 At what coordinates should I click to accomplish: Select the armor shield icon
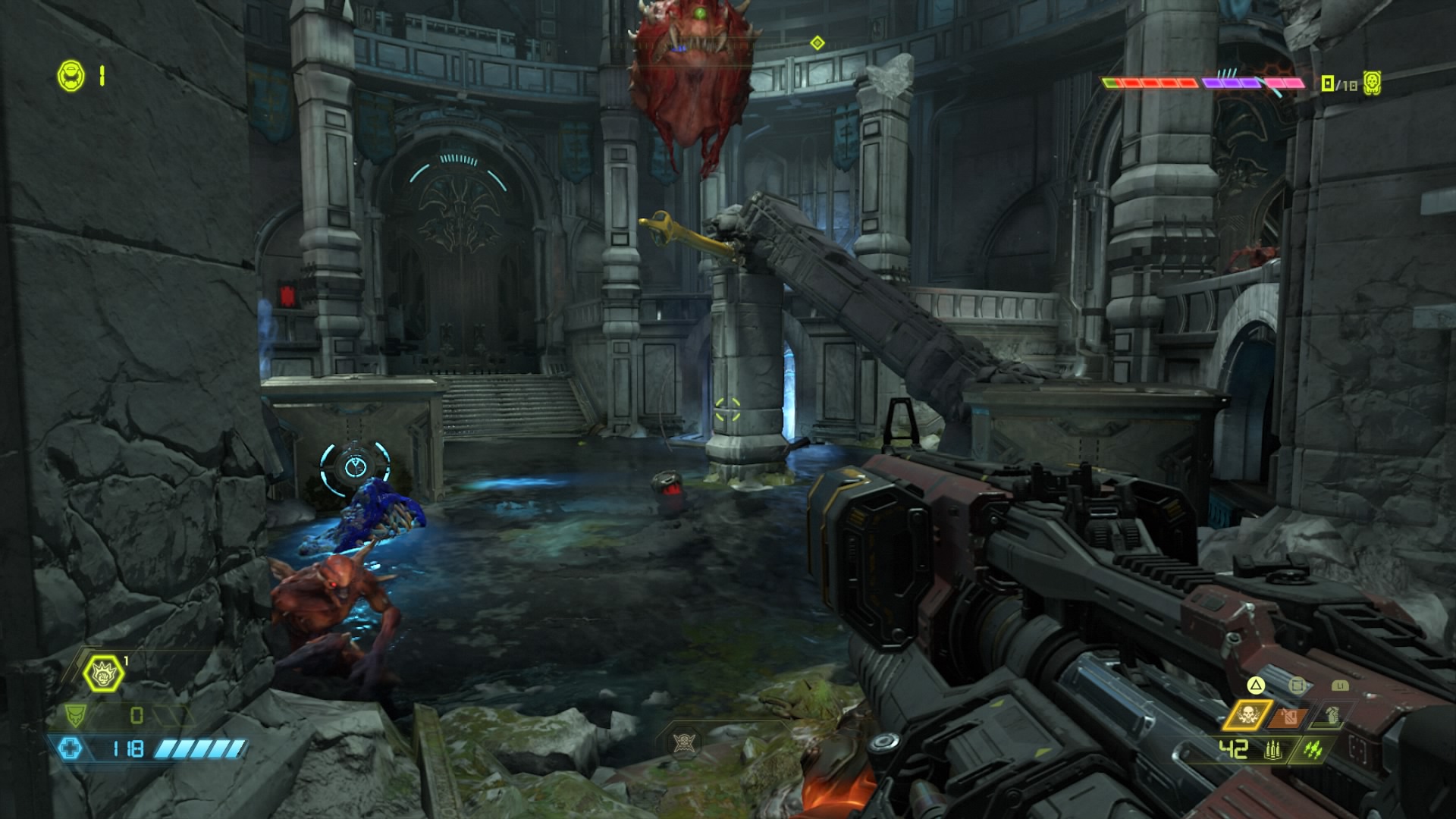(x=75, y=715)
